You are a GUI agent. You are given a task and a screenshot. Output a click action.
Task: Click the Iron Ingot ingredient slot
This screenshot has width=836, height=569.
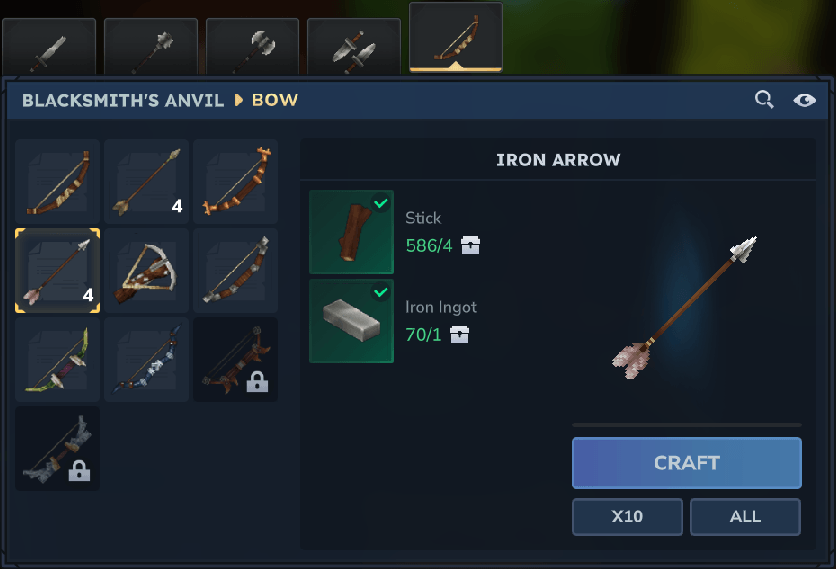(351, 321)
